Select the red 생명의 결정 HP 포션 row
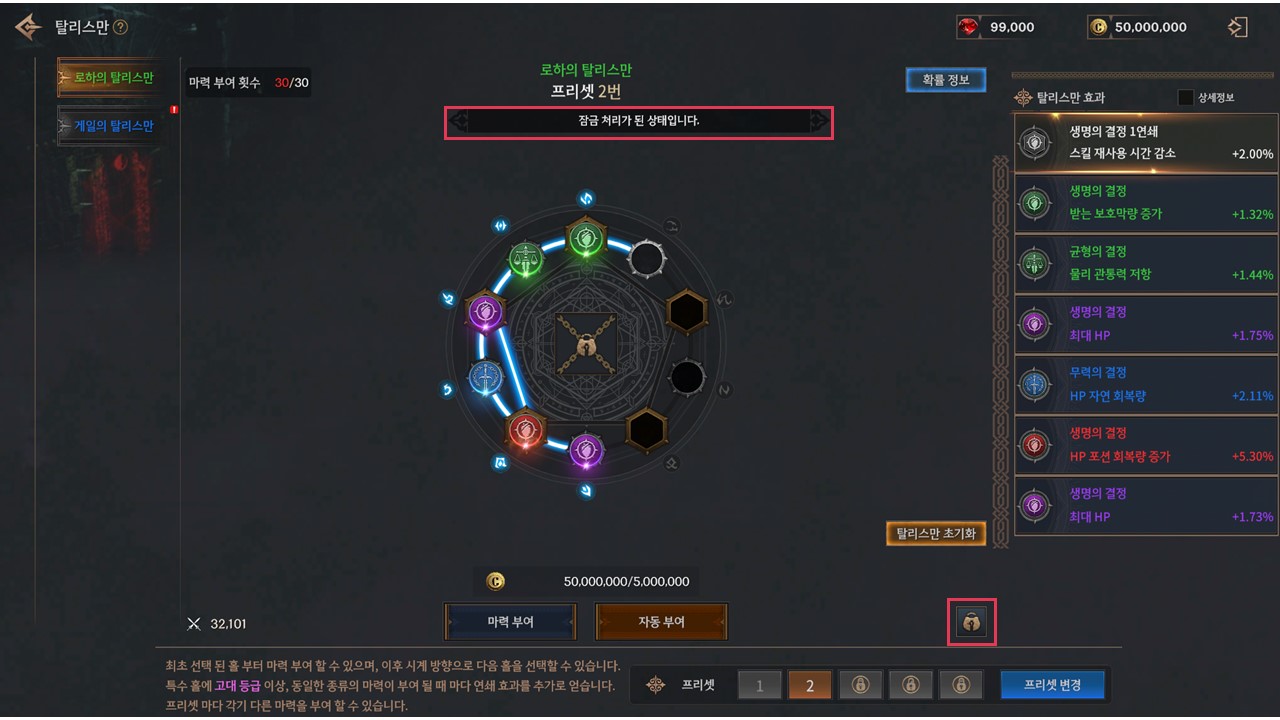The width and height of the screenshot is (1280, 720). pos(1145,445)
